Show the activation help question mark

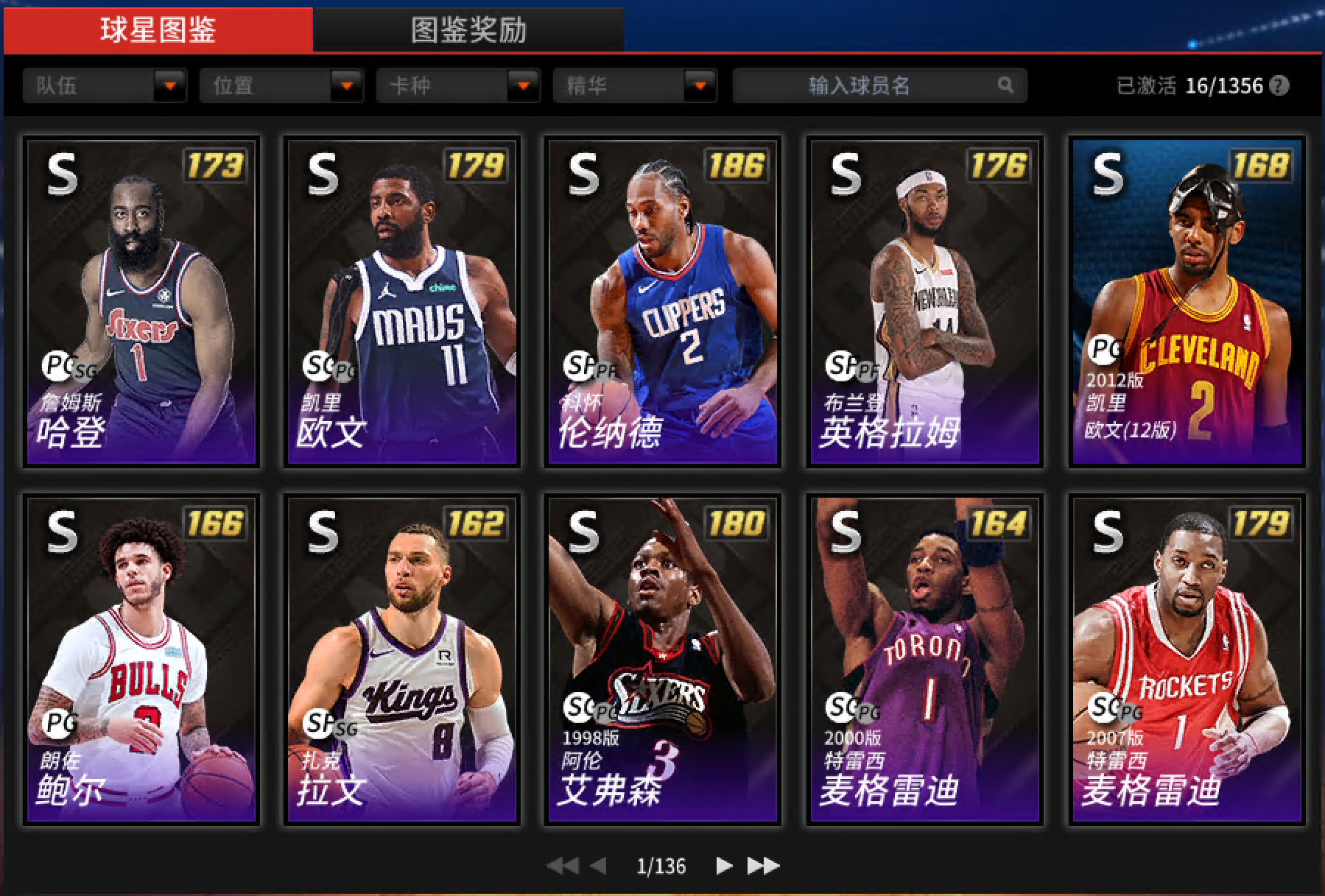1280,85
